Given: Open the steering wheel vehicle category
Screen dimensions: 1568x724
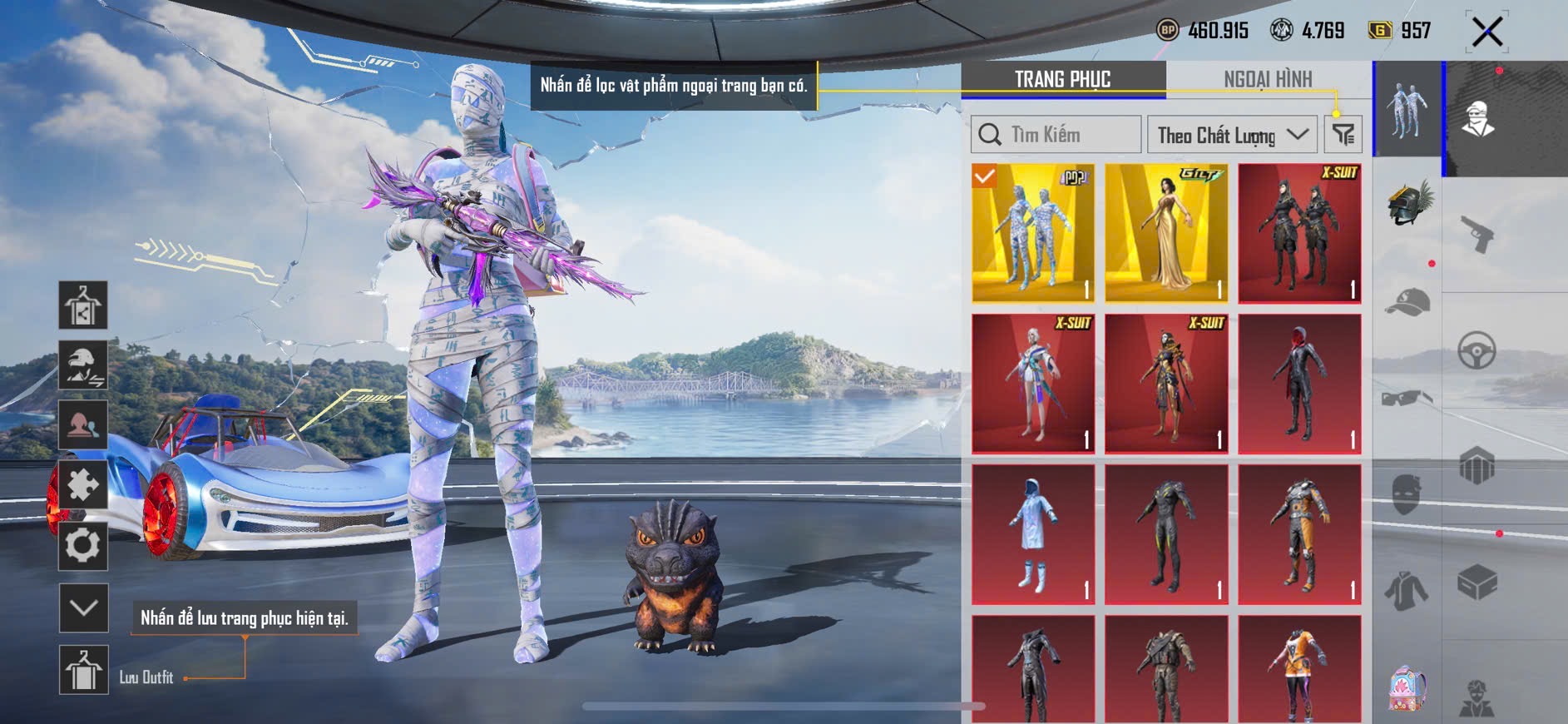Looking at the screenshot, I should (x=1477, y=351).
